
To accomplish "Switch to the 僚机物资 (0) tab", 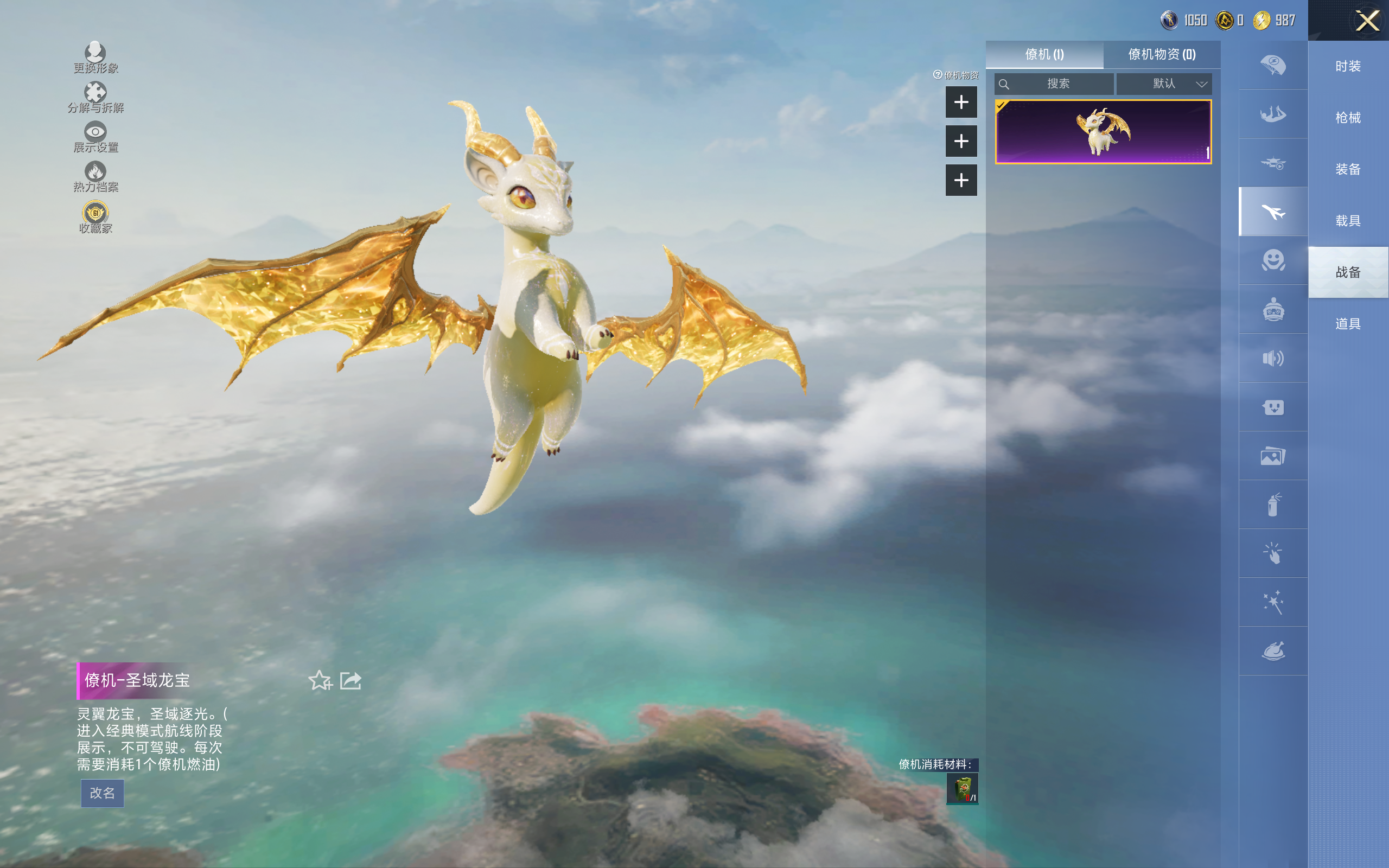I will [x=1162, y=55].
